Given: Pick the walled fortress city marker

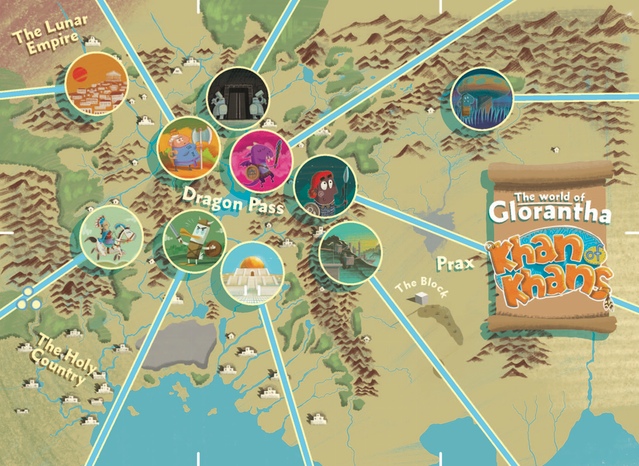Looking at the screenshot, I should point(350,253).
